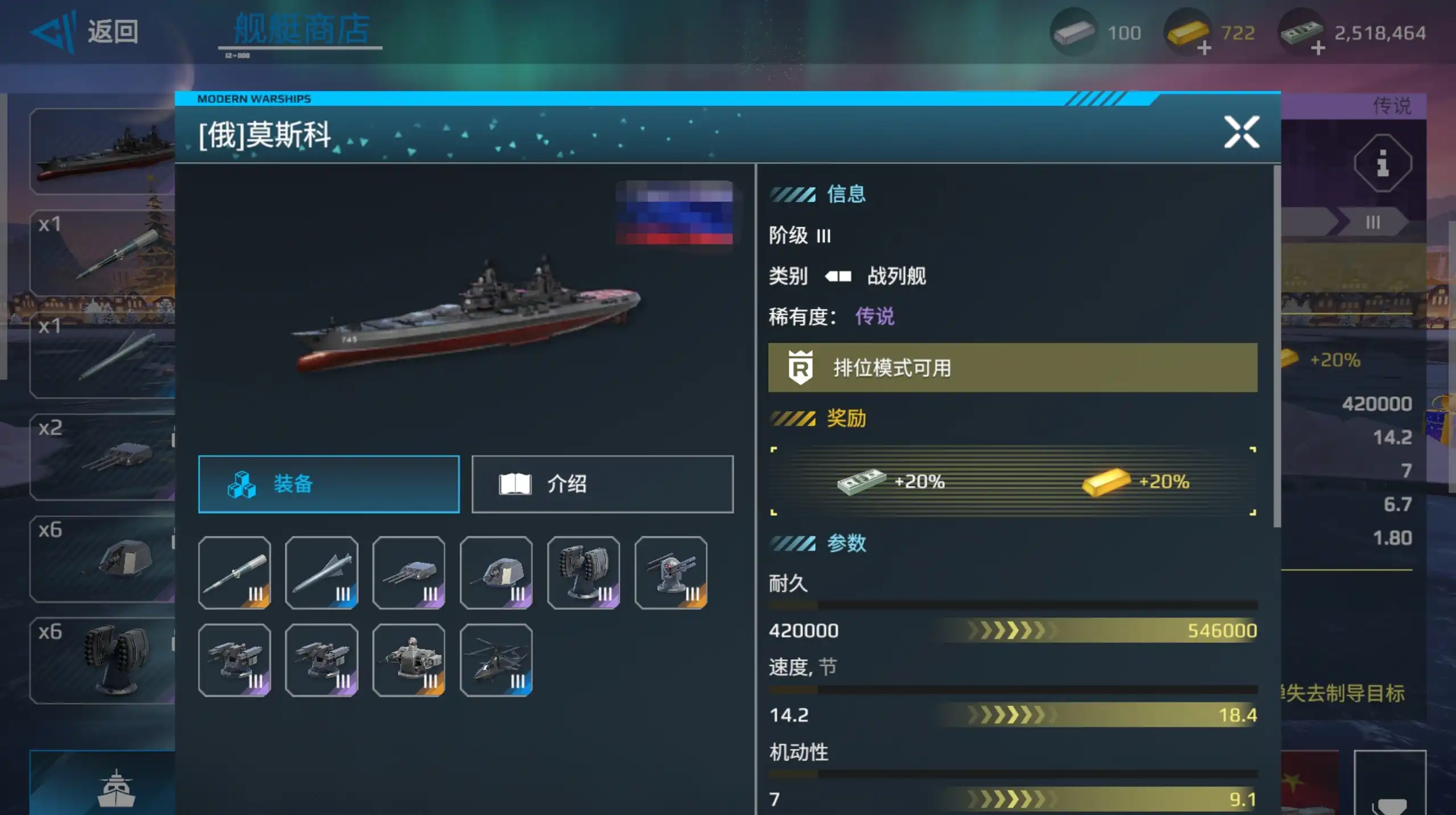Pick the twin rocket launcher pod slot
The height and width of the screenshot is (815, 1456).
pos(584,573)
